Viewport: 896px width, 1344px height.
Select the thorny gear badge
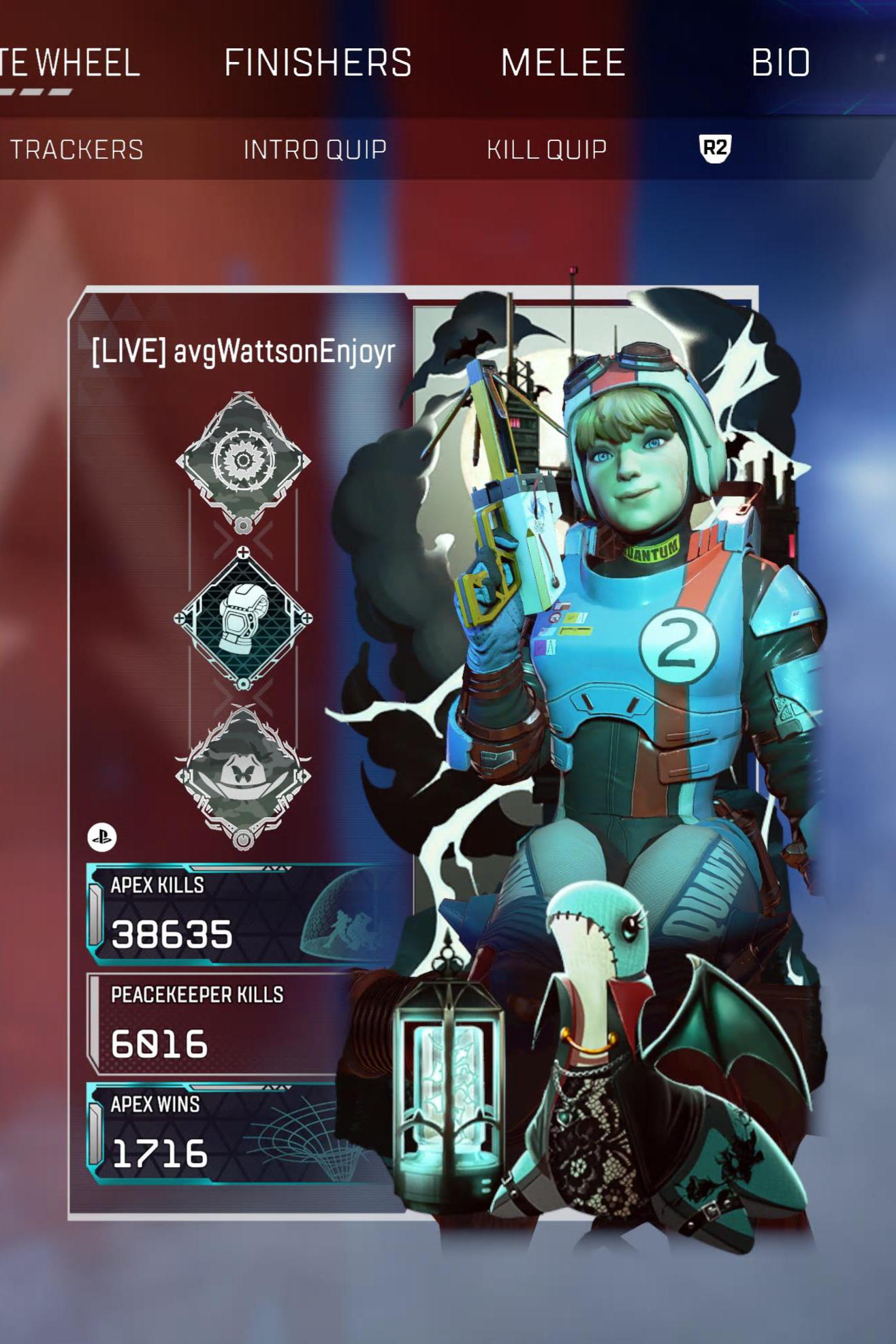click(x=243, y=461)
